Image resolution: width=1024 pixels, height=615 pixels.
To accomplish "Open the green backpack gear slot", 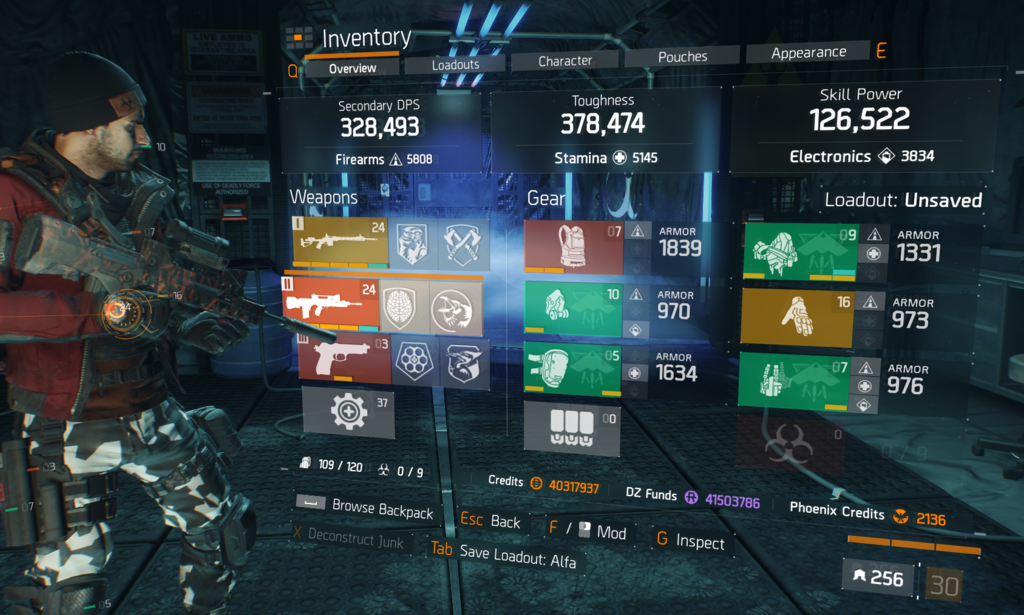I will (801, 250).
